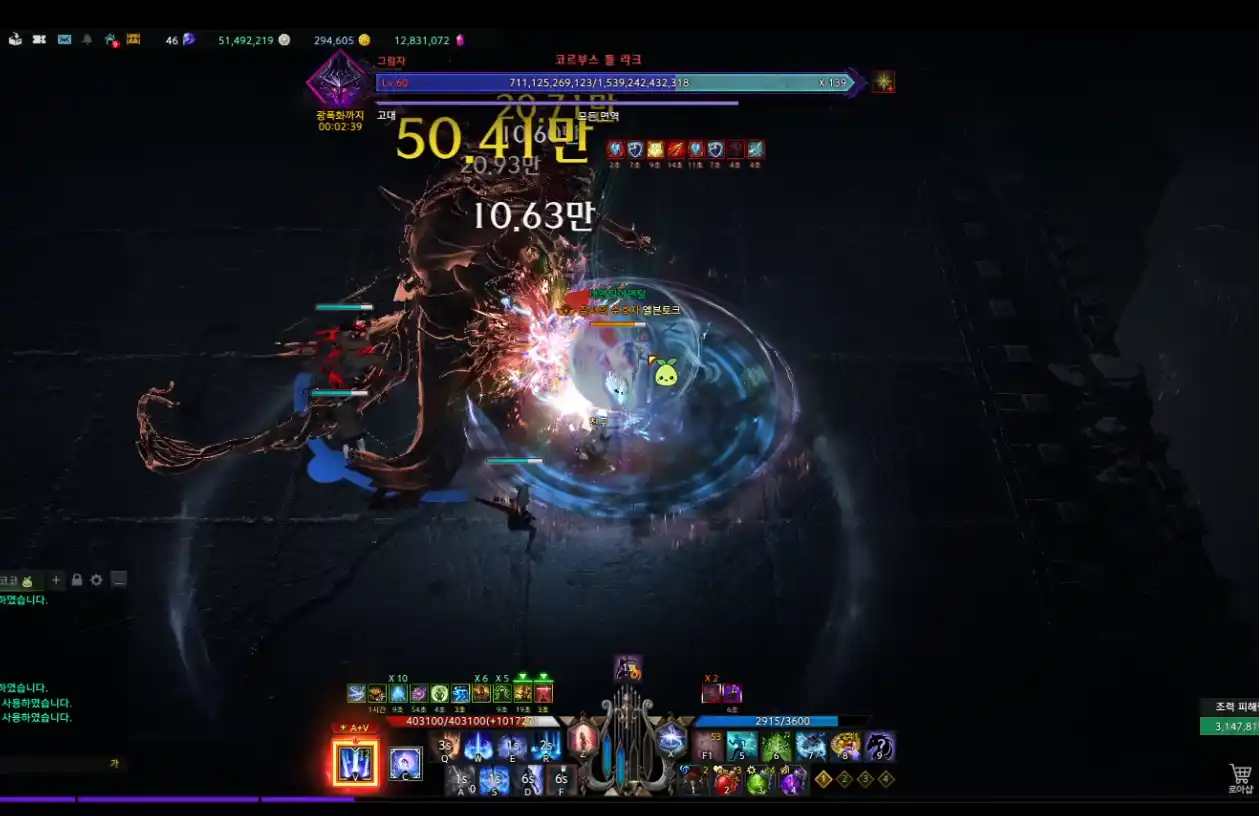Use the green potion in slot 3
Screen dimensions: 1259x816
759,780
